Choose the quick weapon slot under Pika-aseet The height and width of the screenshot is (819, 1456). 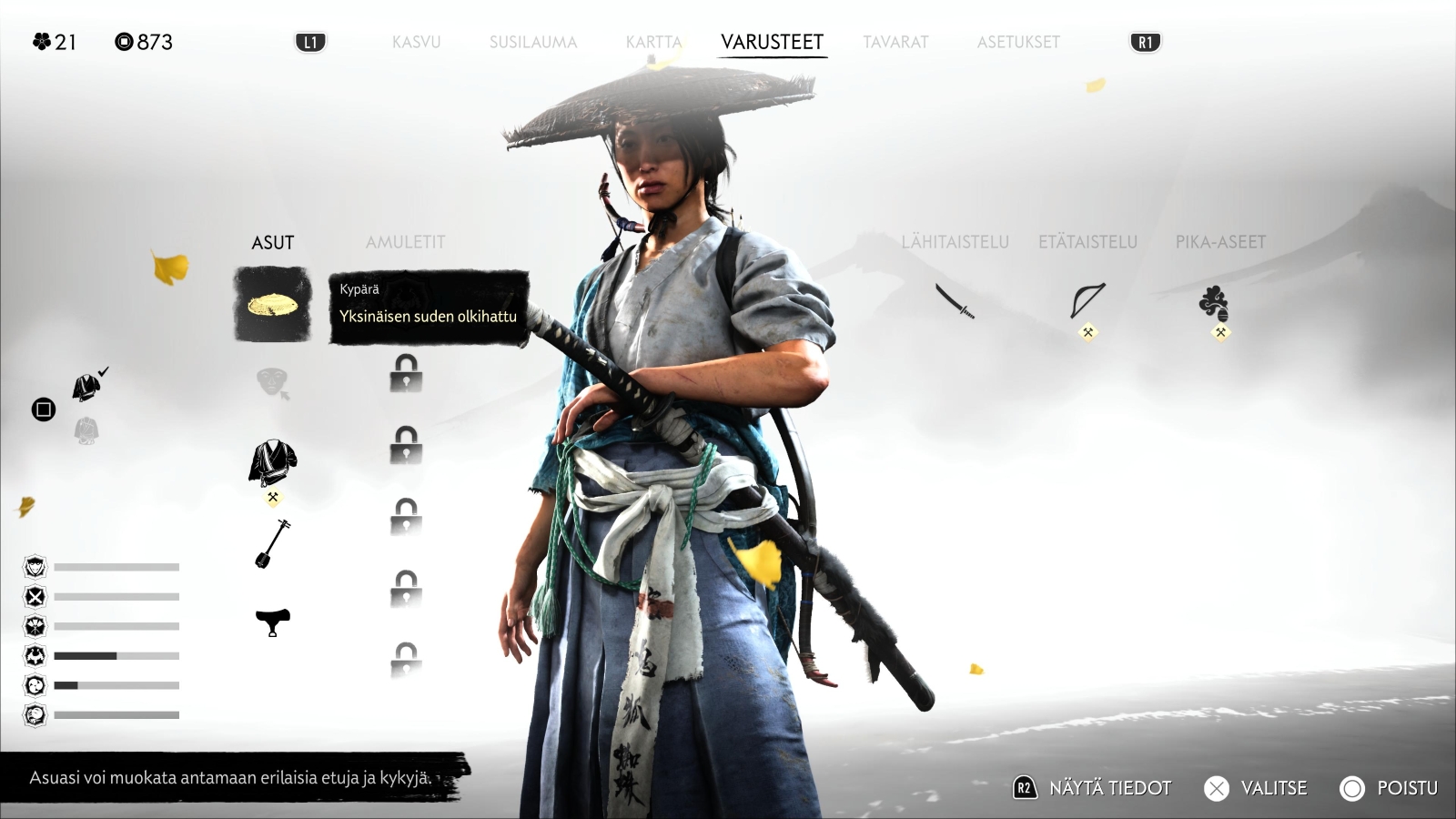pos(1214,303)
